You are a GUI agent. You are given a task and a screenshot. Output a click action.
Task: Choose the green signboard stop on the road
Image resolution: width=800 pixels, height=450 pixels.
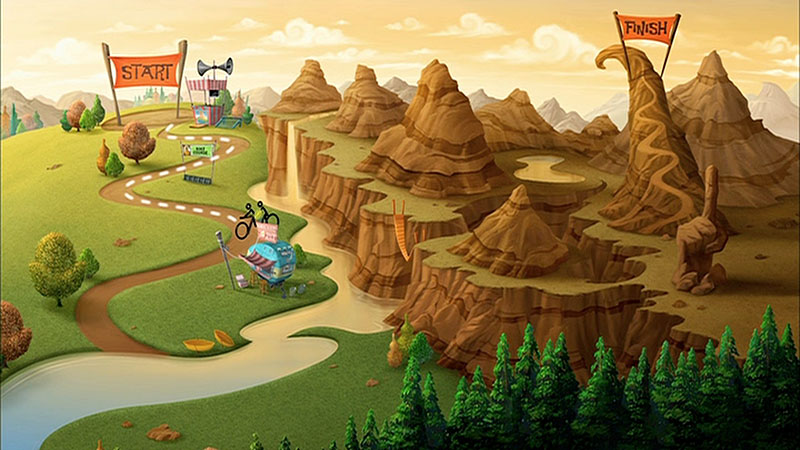click(197, 154)
